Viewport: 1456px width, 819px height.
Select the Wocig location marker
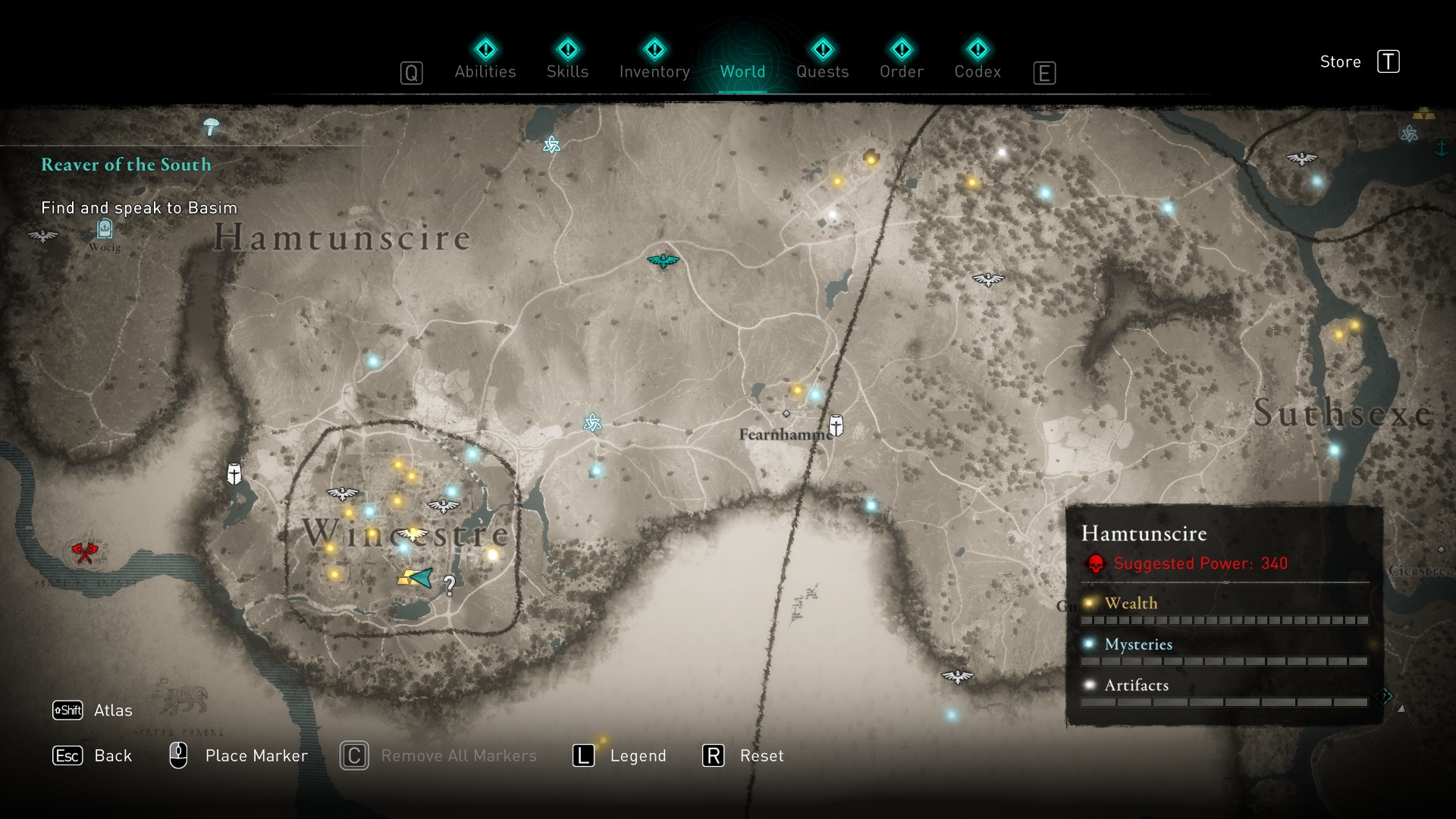[x=105, y=228]
